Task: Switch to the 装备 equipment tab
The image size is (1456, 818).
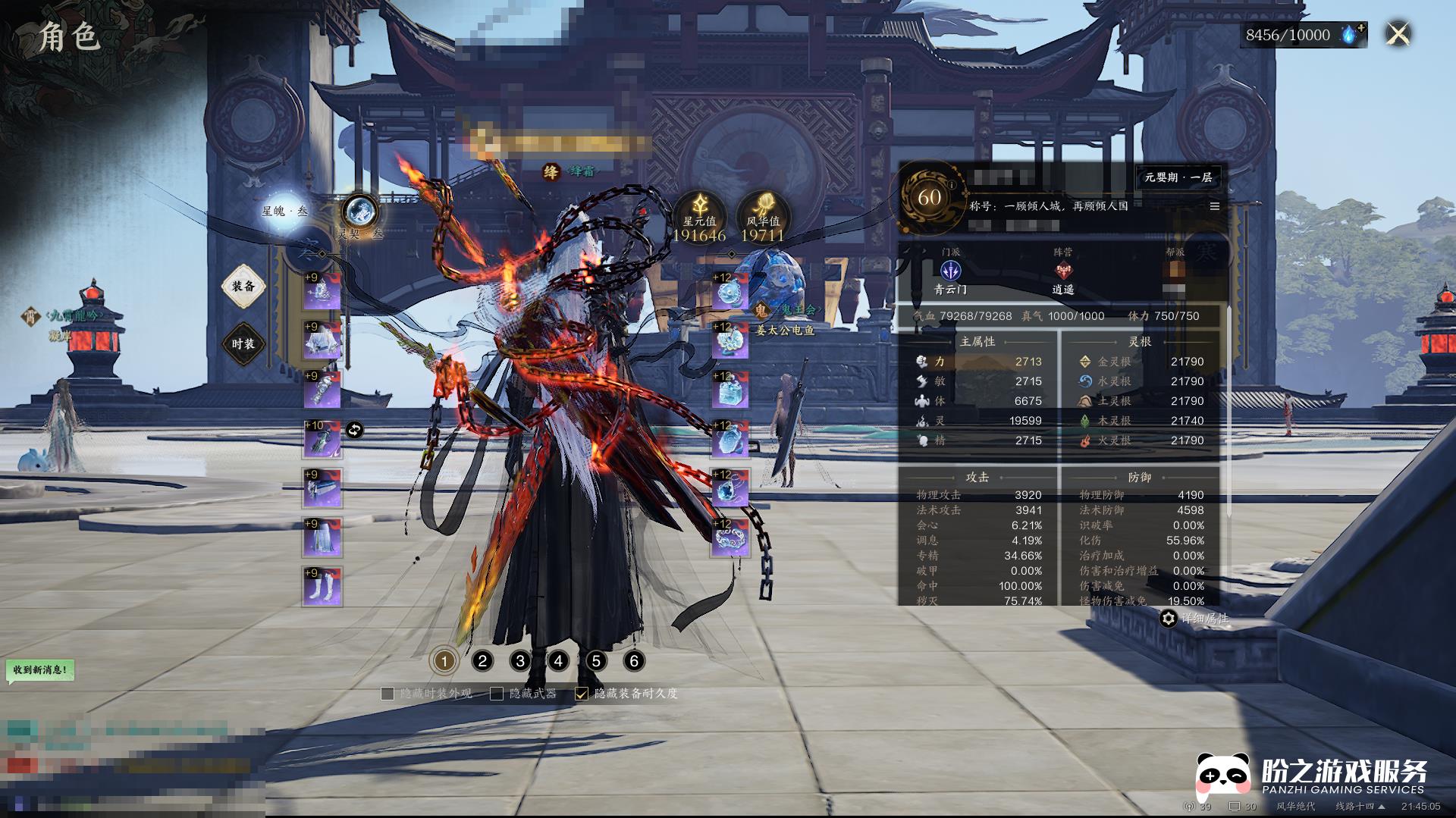Action: 243,287
